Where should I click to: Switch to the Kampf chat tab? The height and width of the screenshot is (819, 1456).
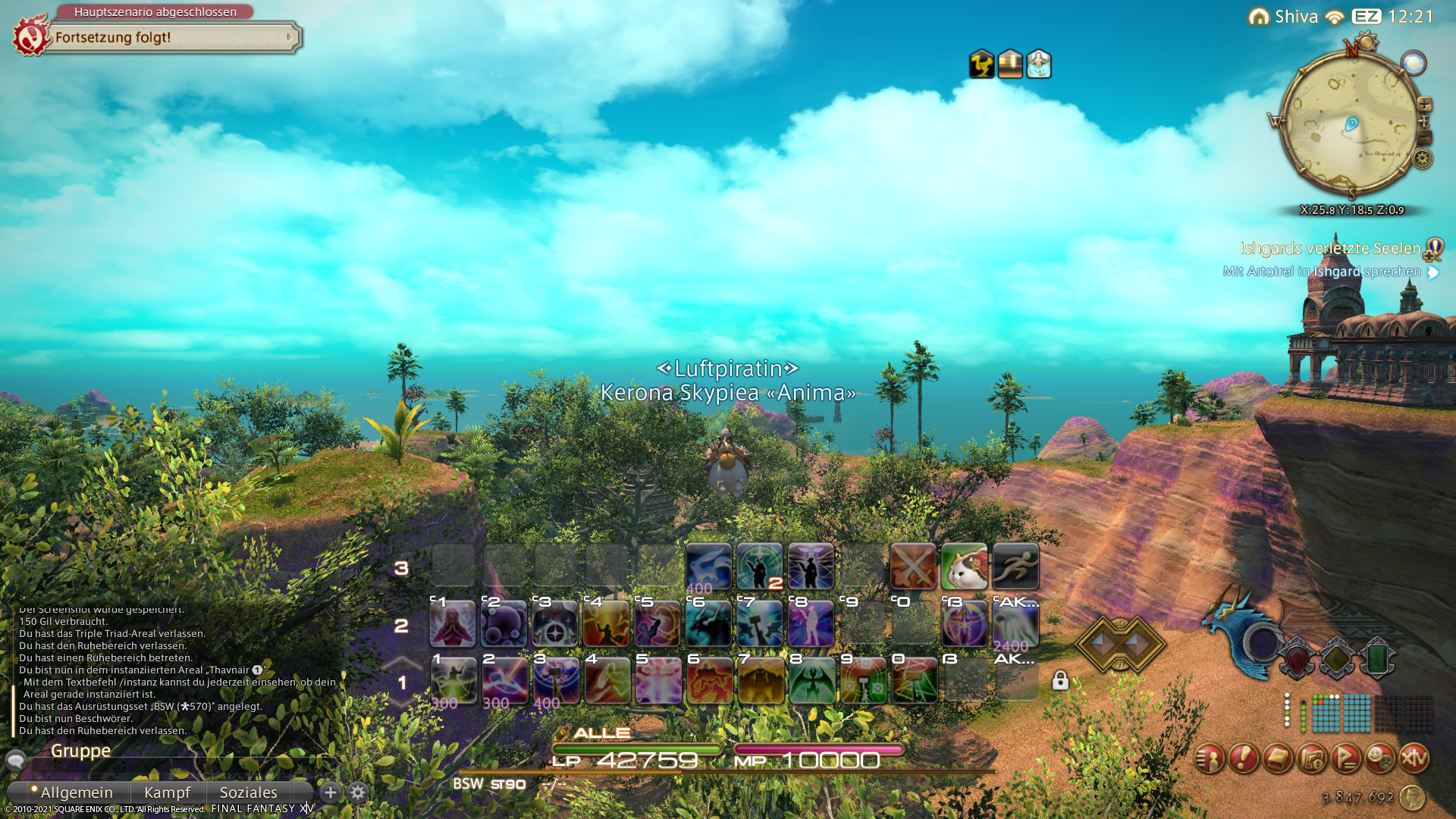(x=167, y=792)
